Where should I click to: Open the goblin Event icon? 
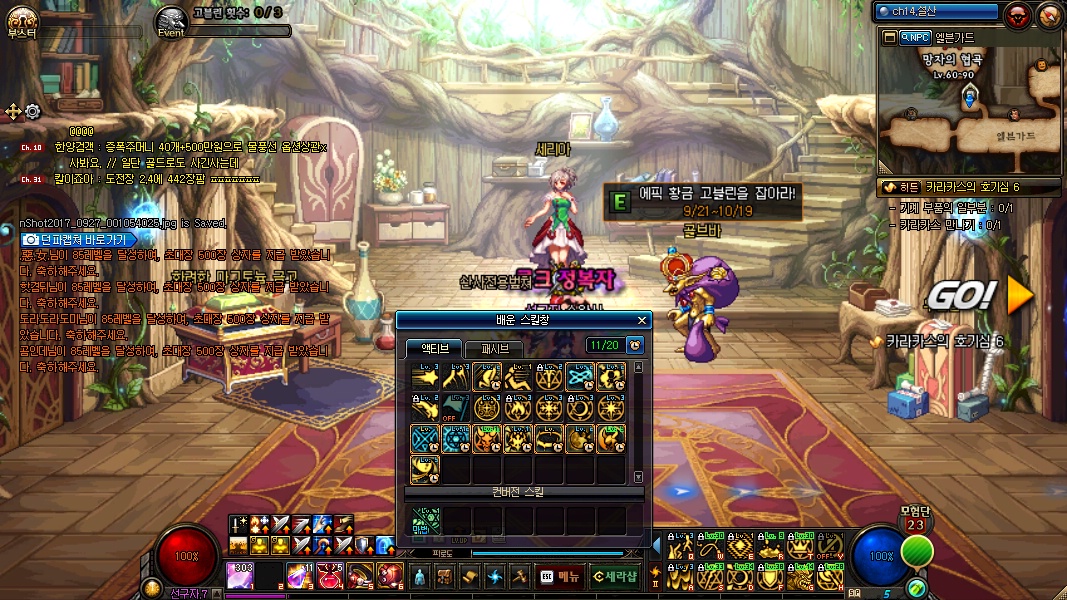pyautogui.click(x=171, y=19)
